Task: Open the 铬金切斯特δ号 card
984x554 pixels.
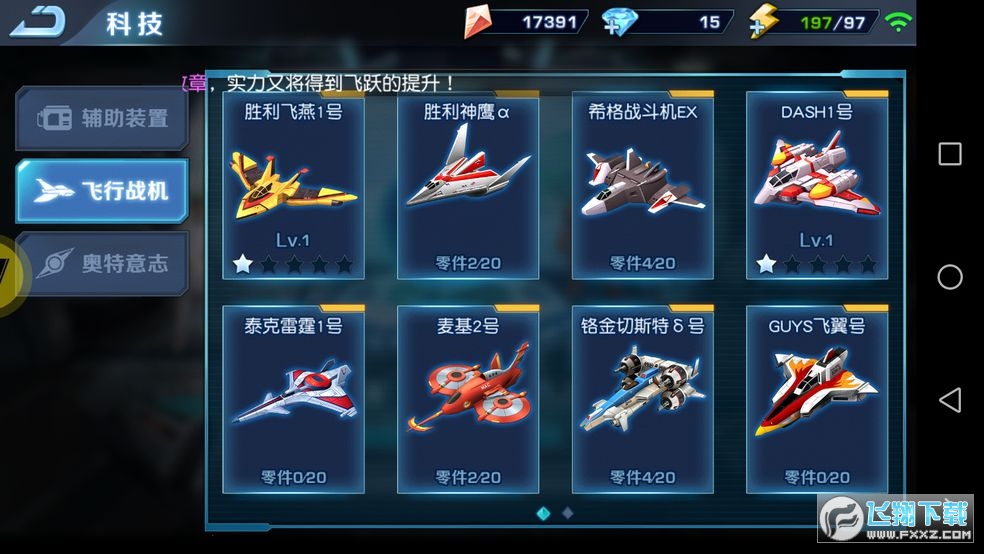Action: pyautogui.click(x=642, y=399)
